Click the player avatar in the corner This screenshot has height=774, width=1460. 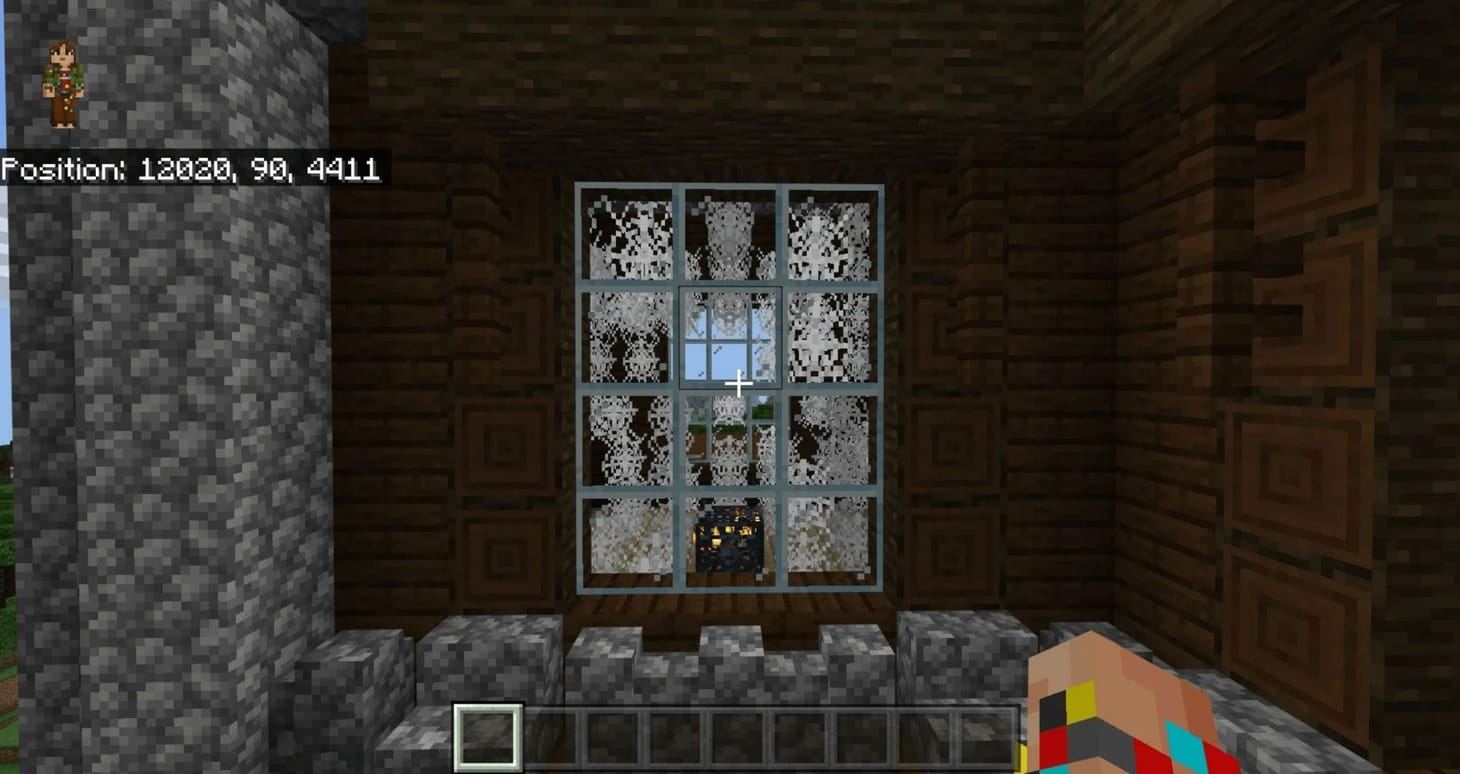(63, 80)
